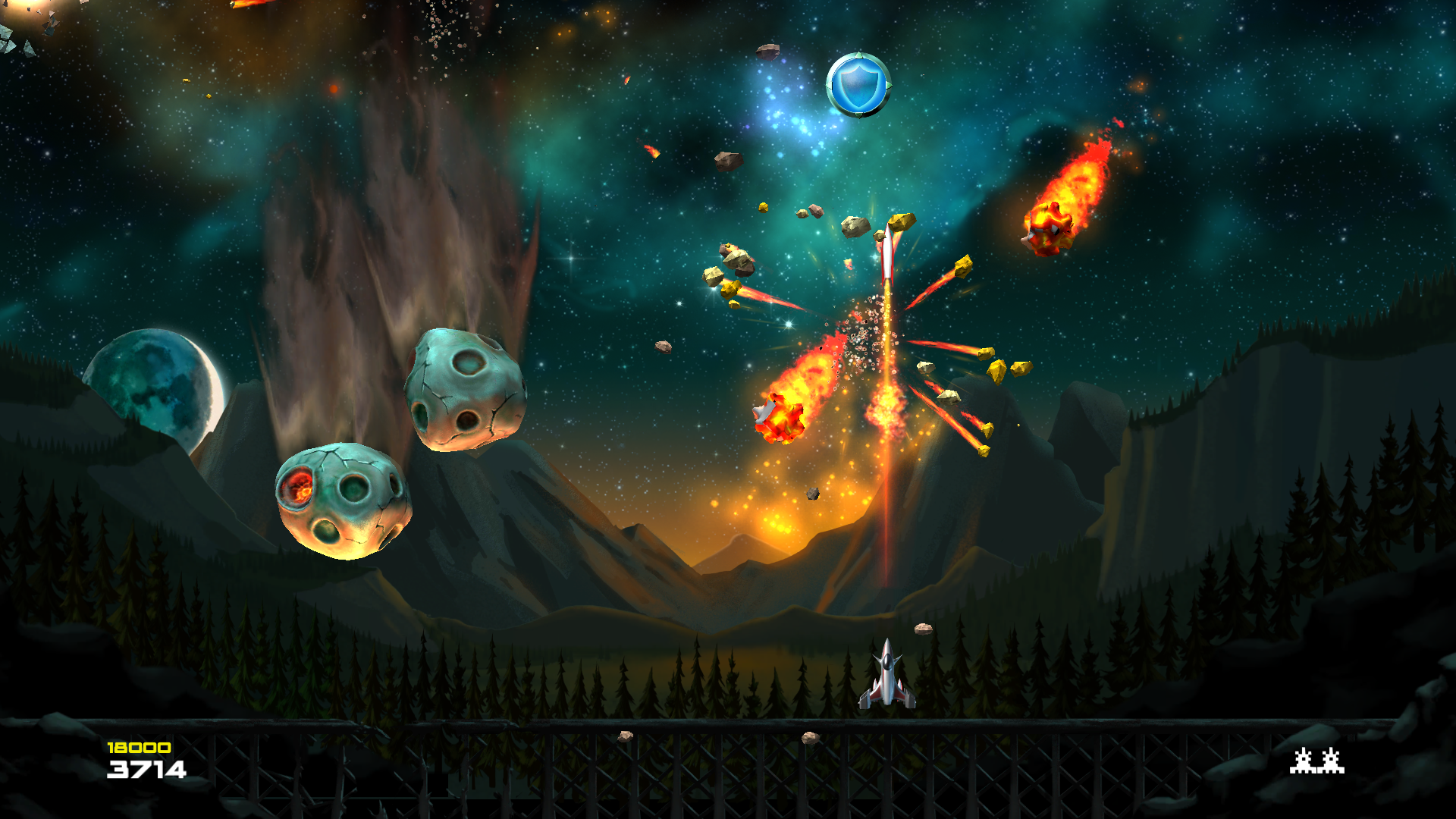Click the pebble on the bridge near the score
This screenshot has width=1456, height=819.
[626, 736]
